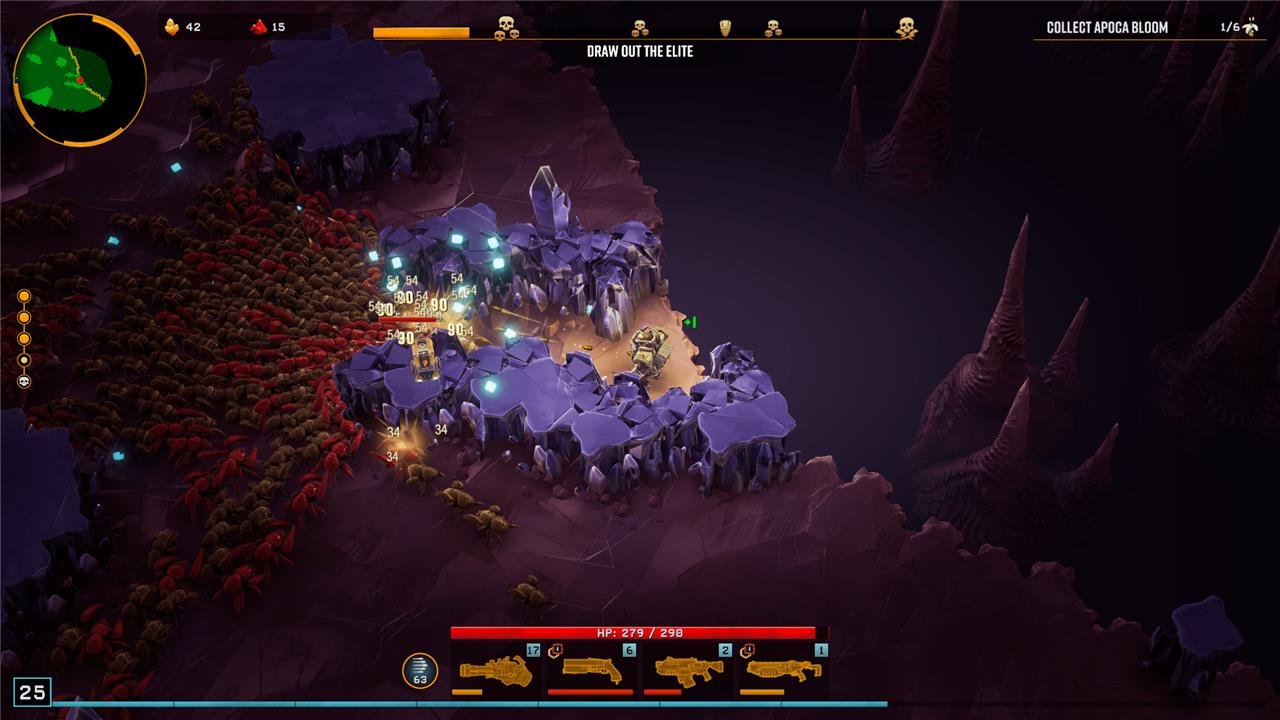Click the red crystal resource icon
Viewport: 1280px width, 720px height.
pyautogui.click(x=258, y=27)
